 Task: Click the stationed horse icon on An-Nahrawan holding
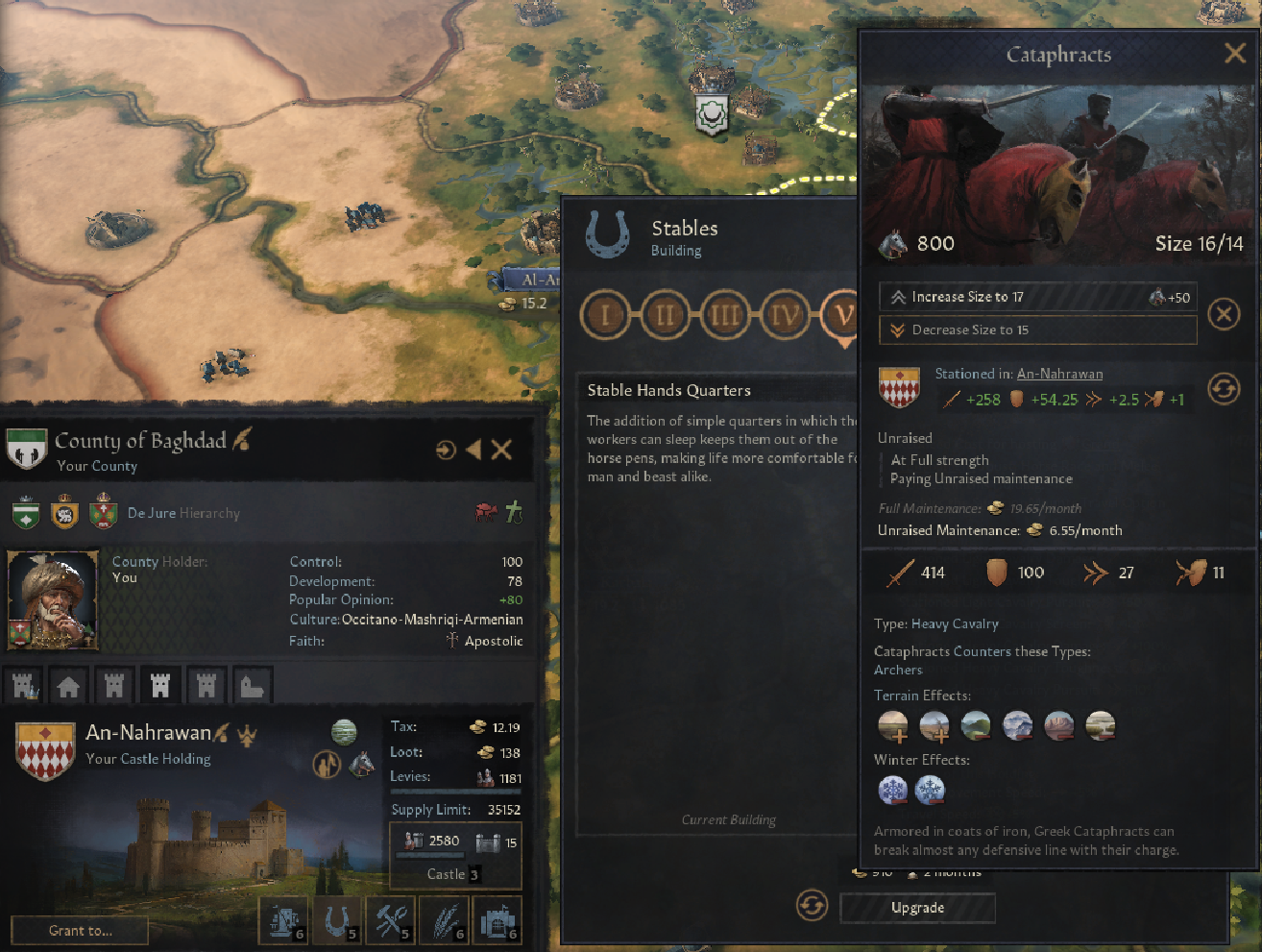coord(362,764)
